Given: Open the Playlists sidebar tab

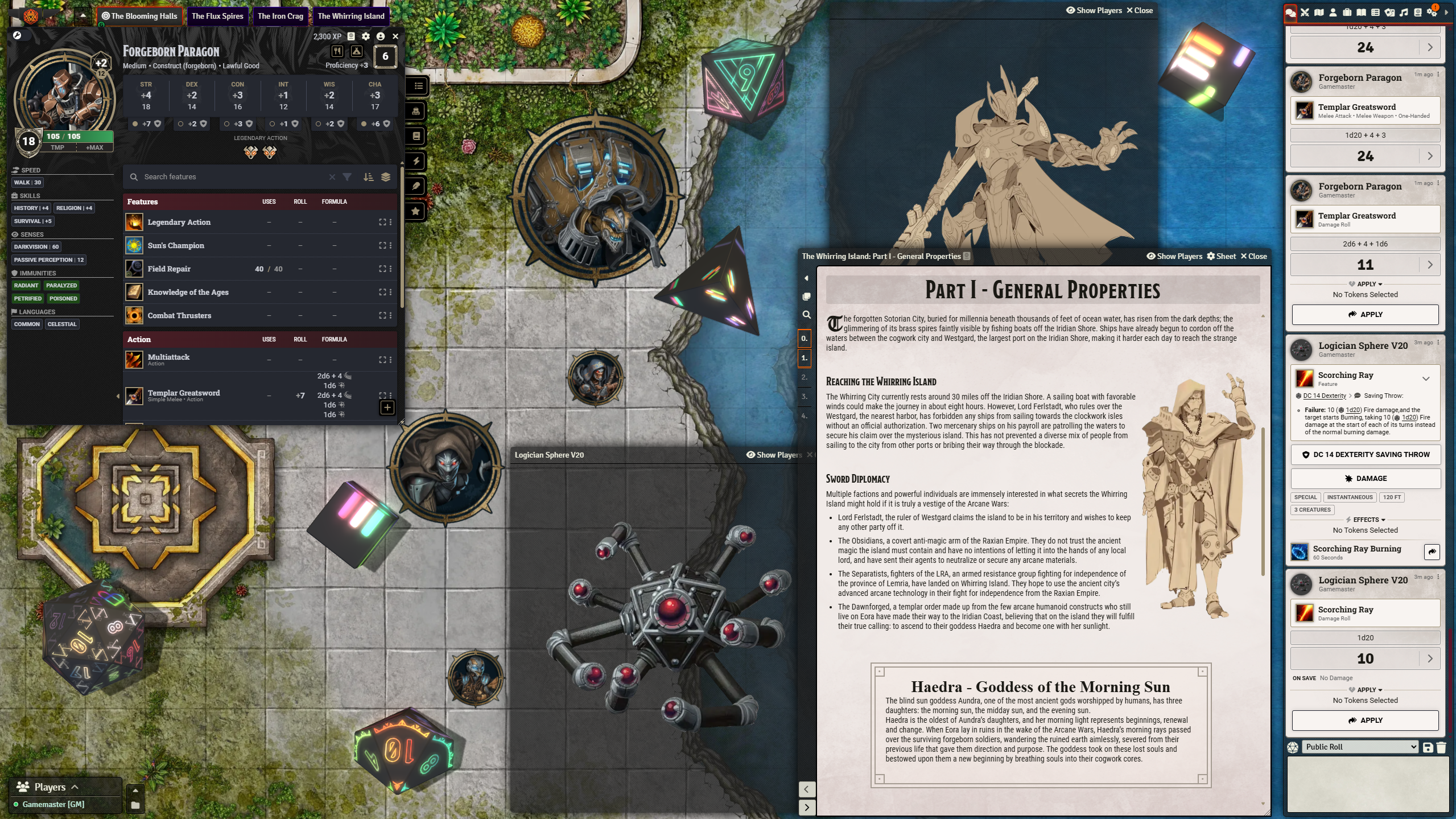Looking at the screenshot, I should [x=1403, y=13].
